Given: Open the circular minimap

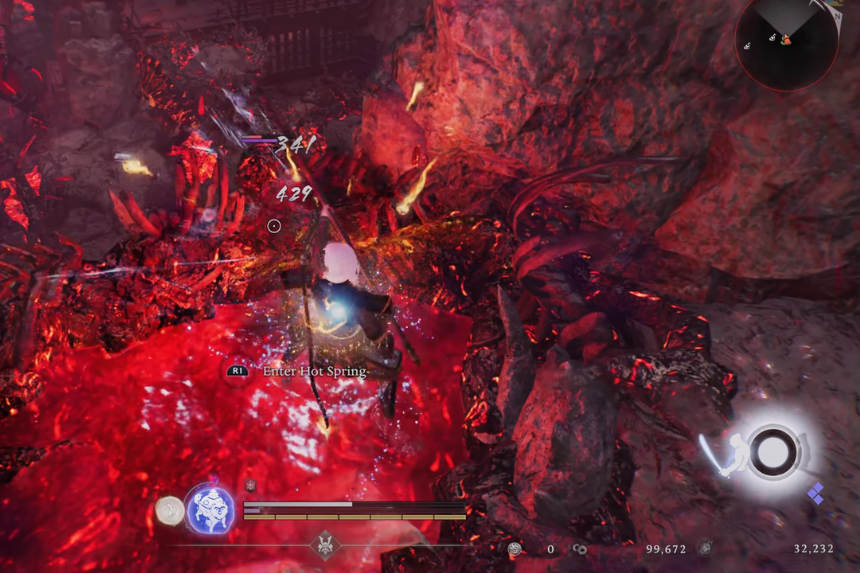Looking at the screenshot, I should 786,41.
